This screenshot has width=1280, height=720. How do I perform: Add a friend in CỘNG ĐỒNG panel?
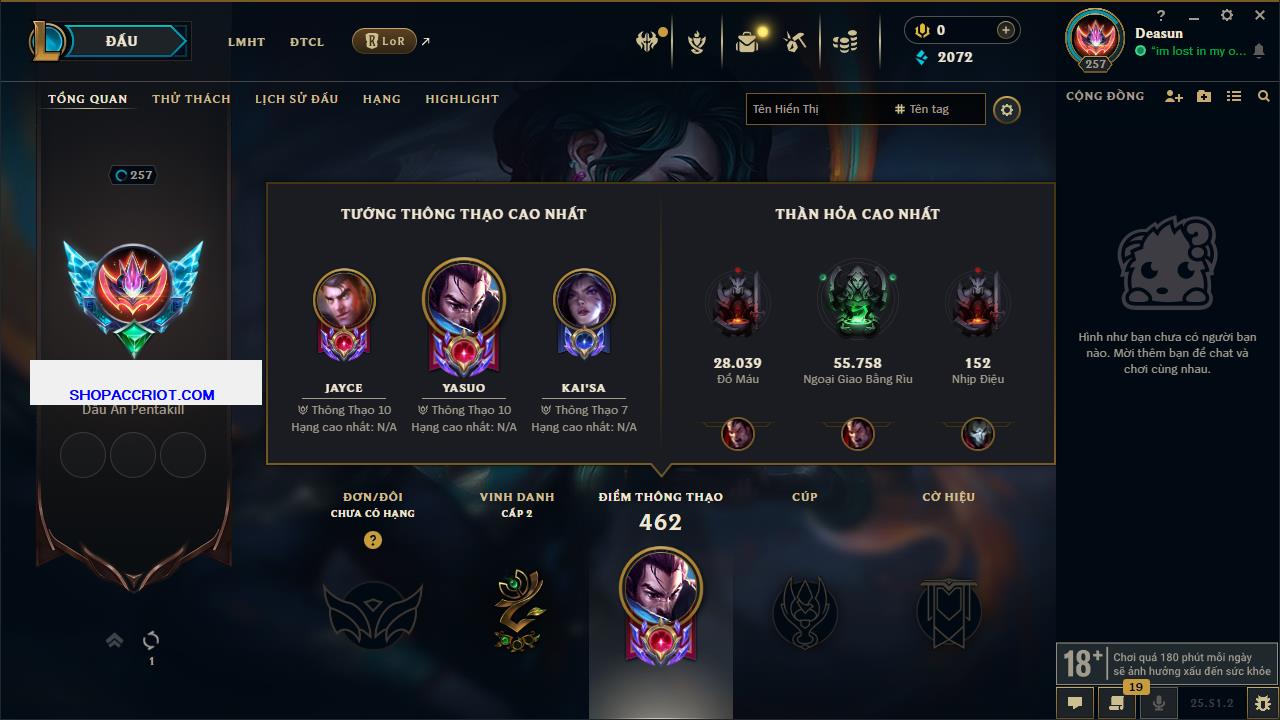point(1174,96)
